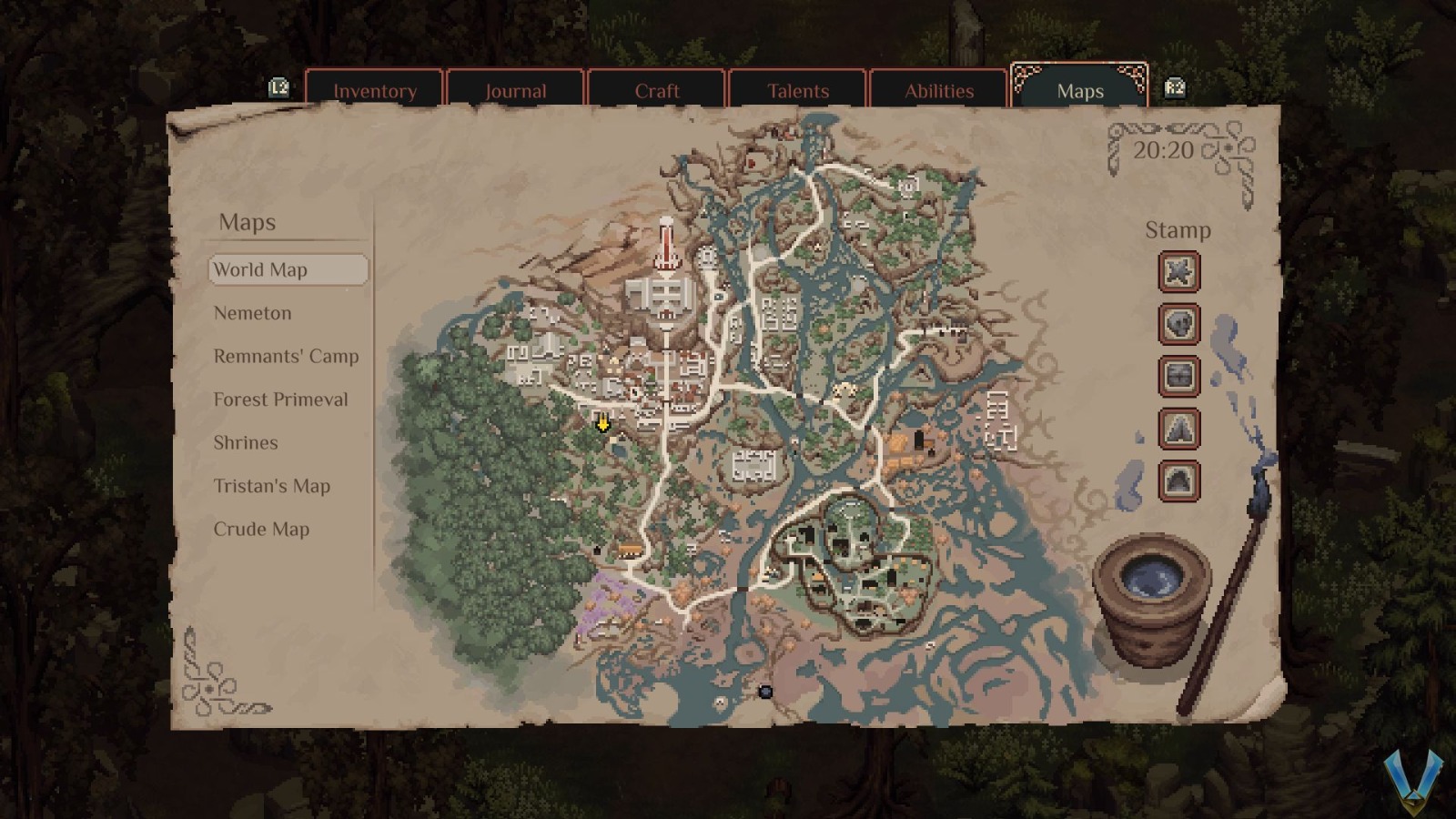Screen dimensions: 1456x819
Task: Select the Crude Map entry
Action: tap(263, 529)
